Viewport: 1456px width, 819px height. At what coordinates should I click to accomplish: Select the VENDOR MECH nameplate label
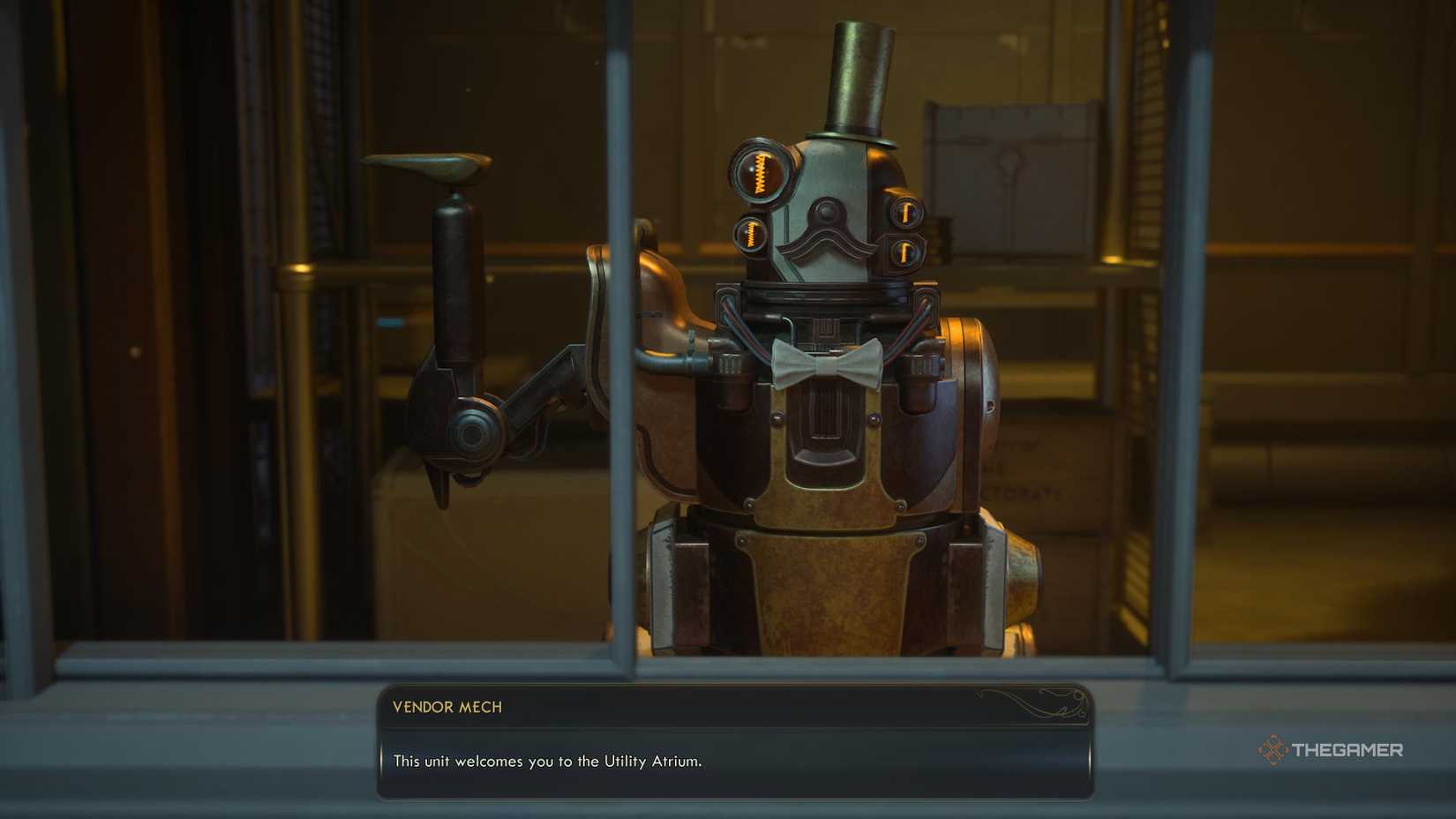pos(445,707)
